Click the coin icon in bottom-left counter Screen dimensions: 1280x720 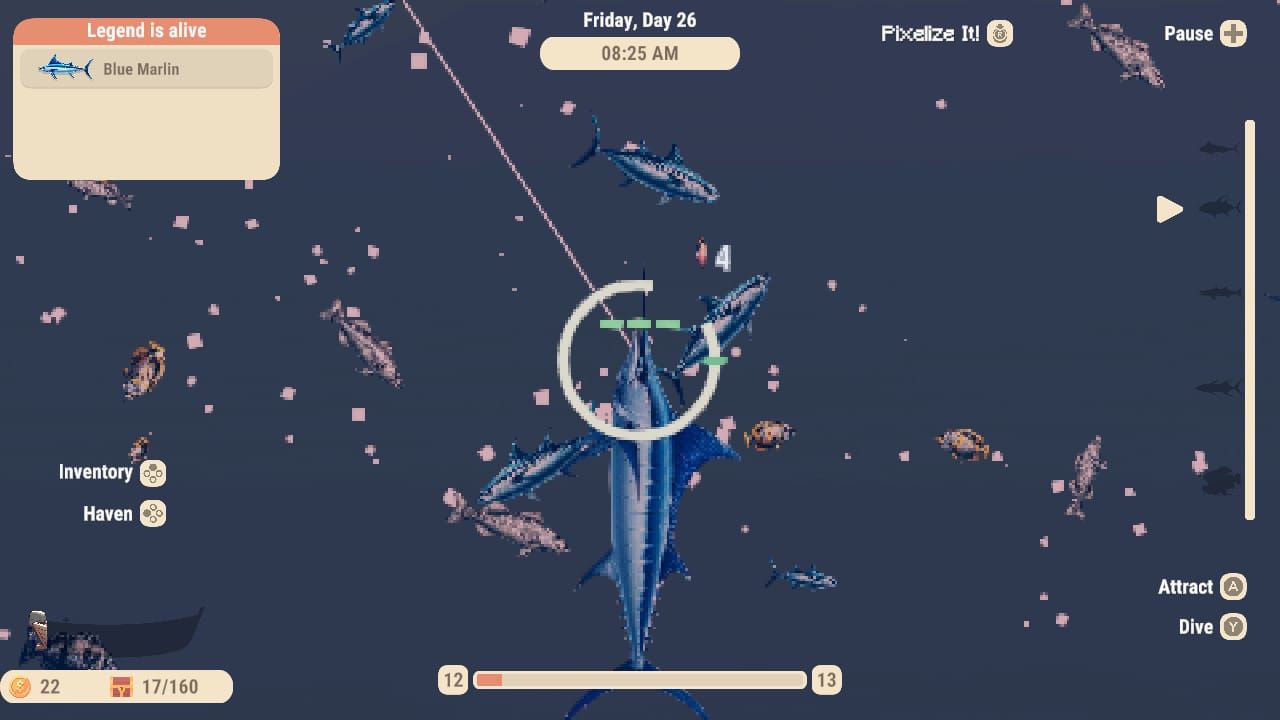(x=22, y=686)
